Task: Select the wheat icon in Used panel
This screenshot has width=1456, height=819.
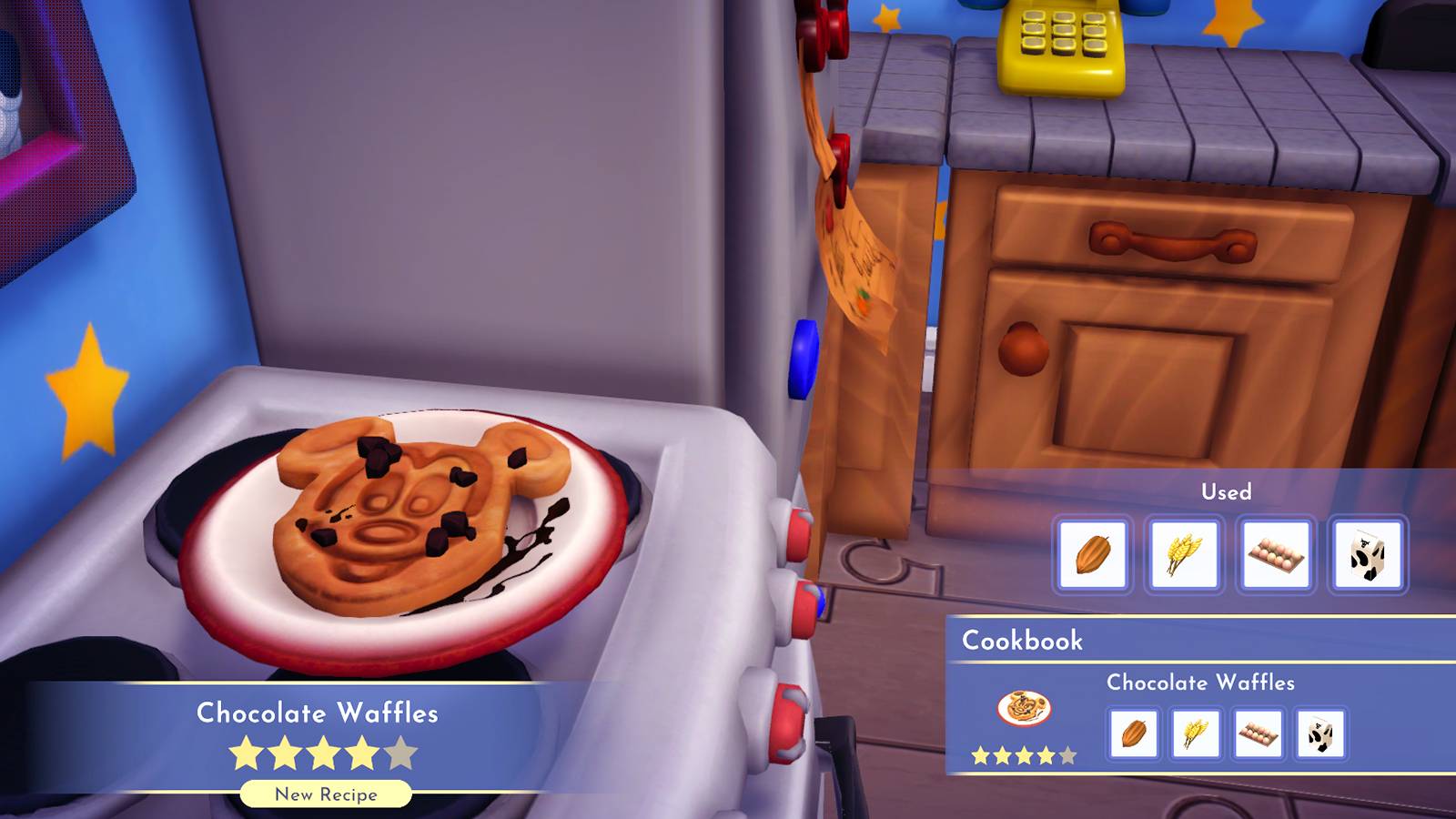Action: [x=1185, y=556]
